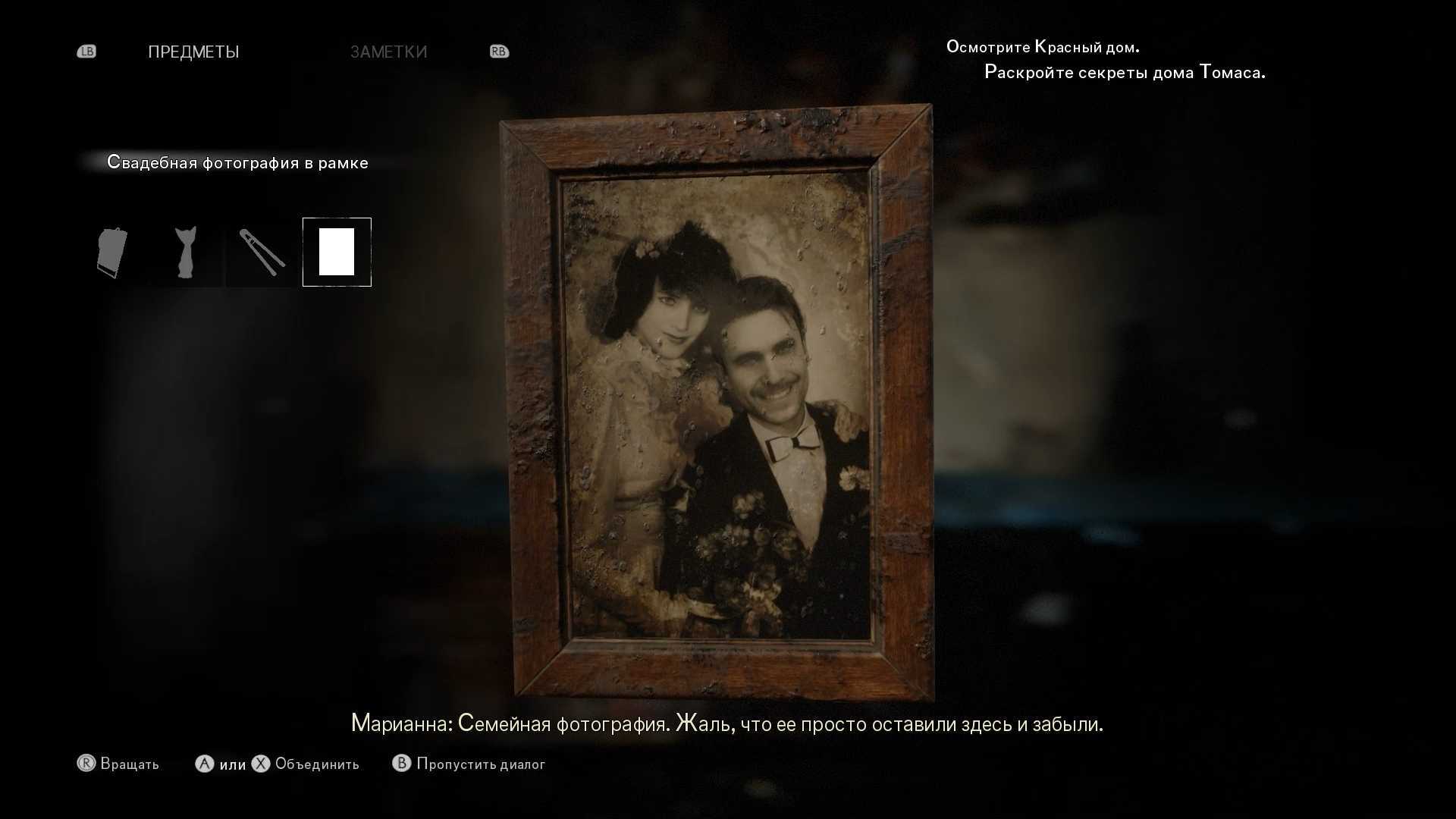
Task: Select the tag-shaped item in the inventory
Action: (x=112, y=253)
